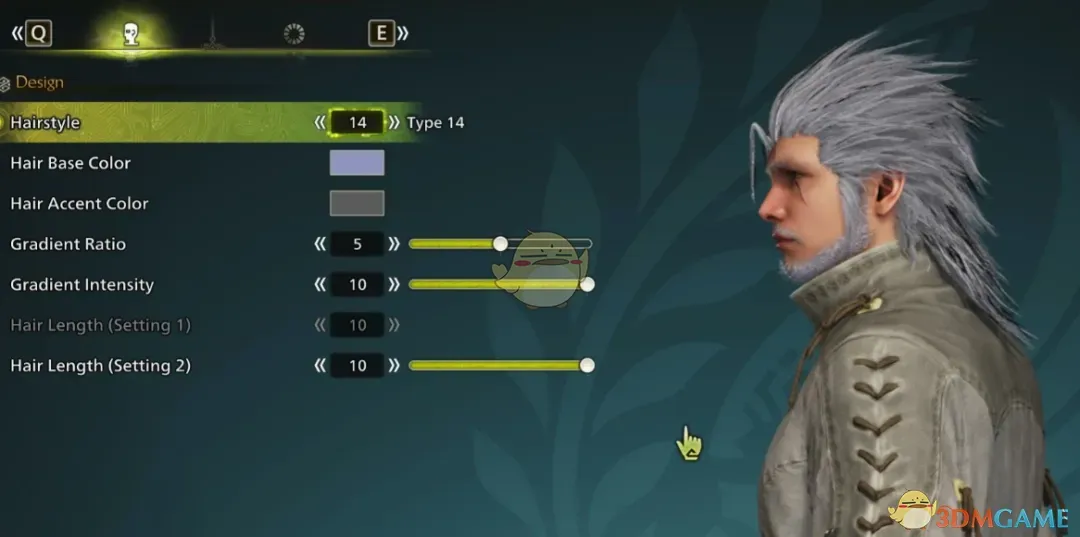This screenshot has width=1080, height=537.
Task: Increase the Gradient Ratio value
Action: point(394,244)
